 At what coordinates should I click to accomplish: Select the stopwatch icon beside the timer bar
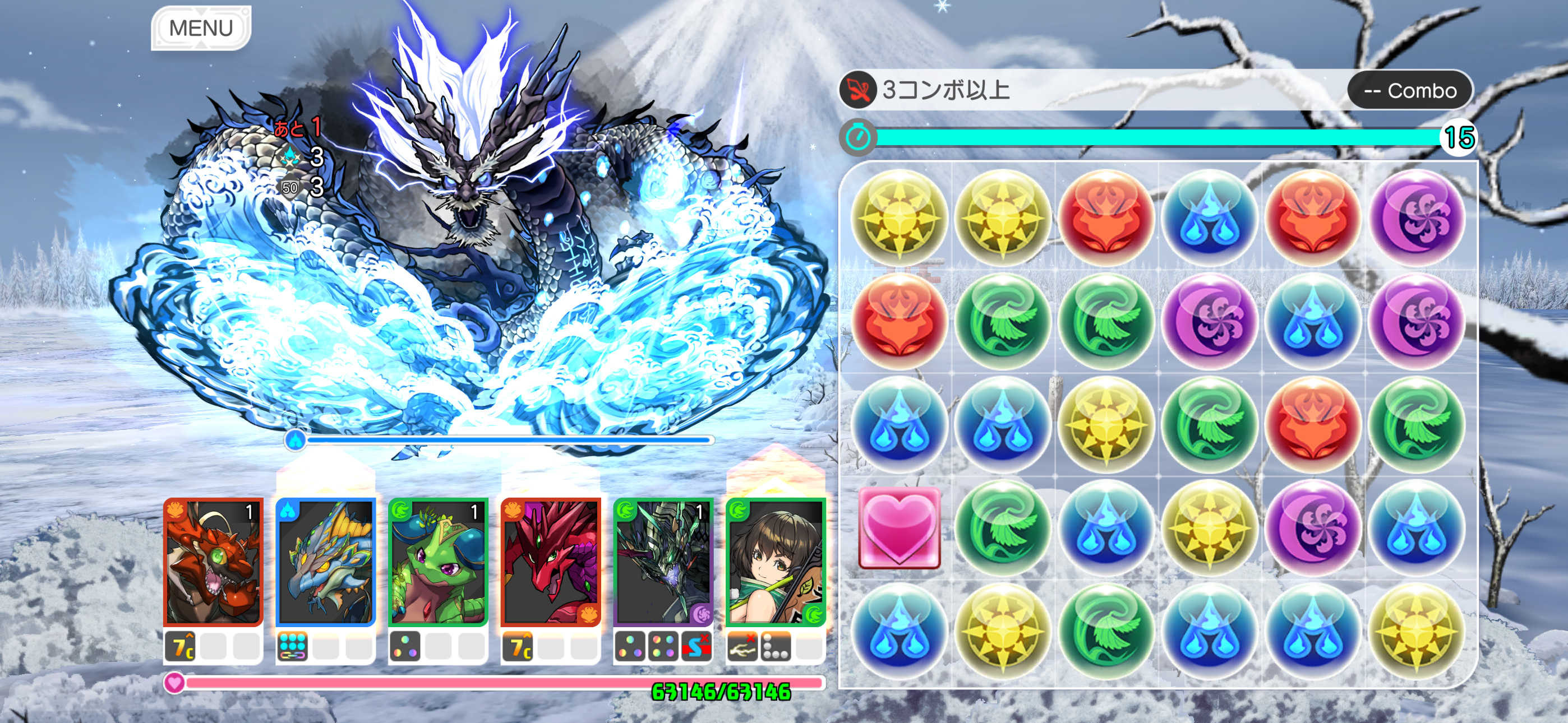click(860, 137)
